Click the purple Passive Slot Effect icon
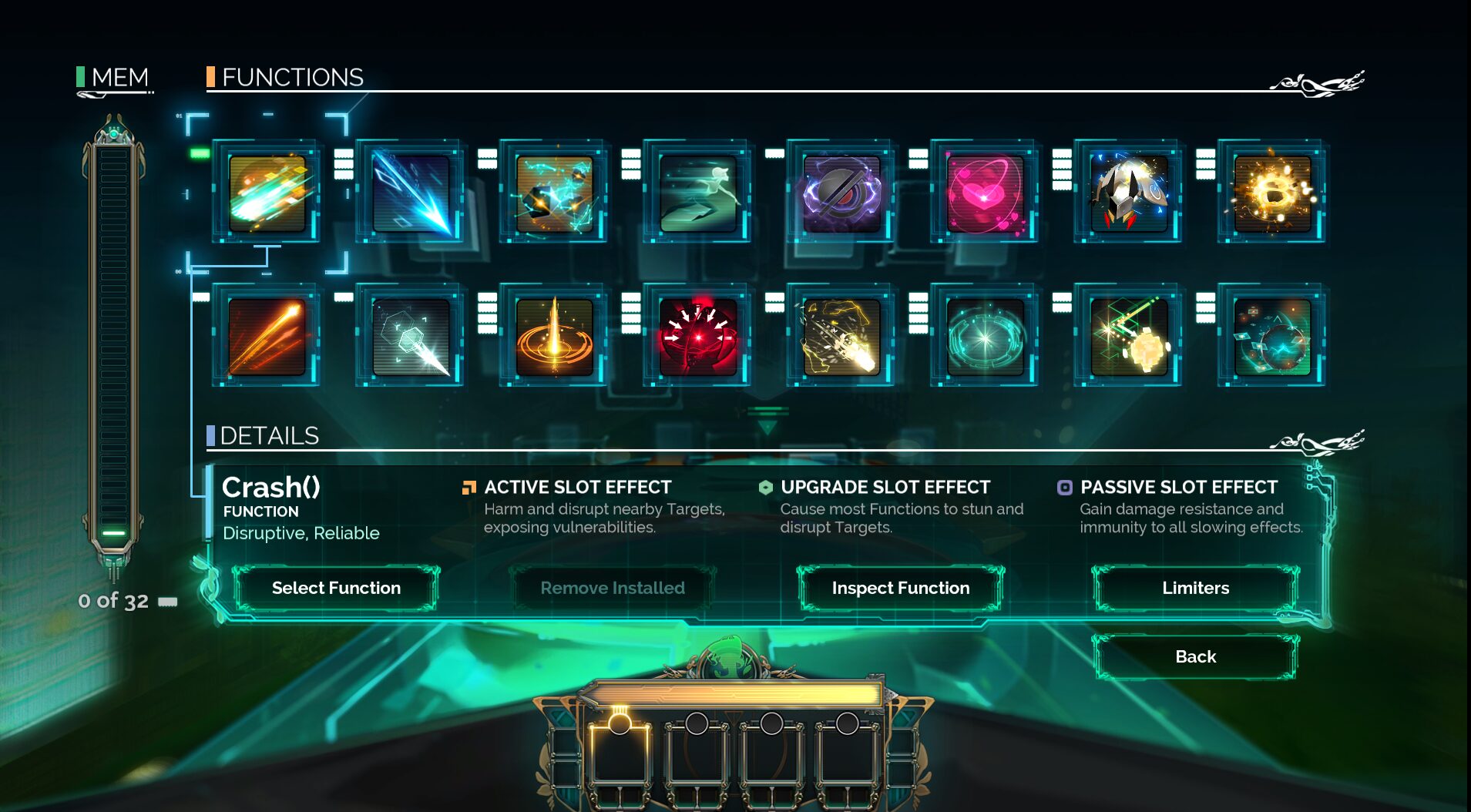Screen dimensions: 1471x812 pos(1065,487)
